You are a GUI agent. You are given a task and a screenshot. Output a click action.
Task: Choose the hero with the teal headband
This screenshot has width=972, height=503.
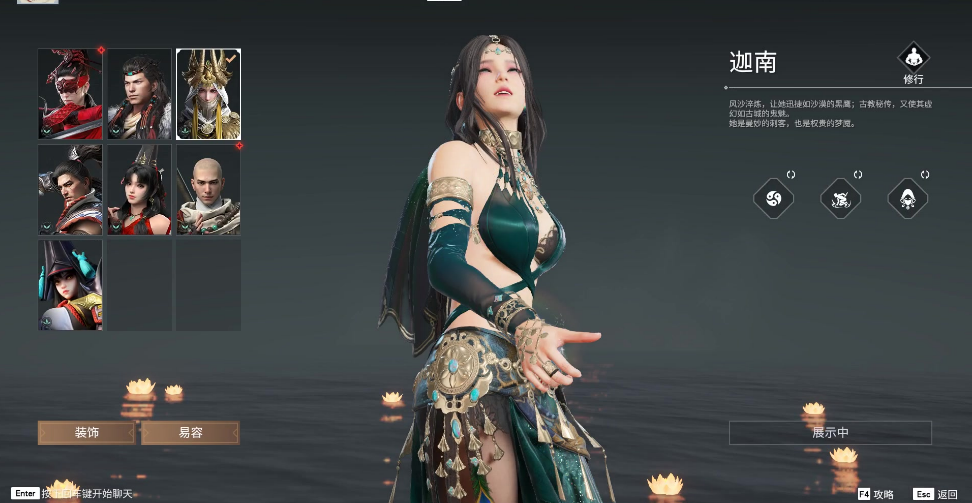pyautogui.click(x=139, y=94)
